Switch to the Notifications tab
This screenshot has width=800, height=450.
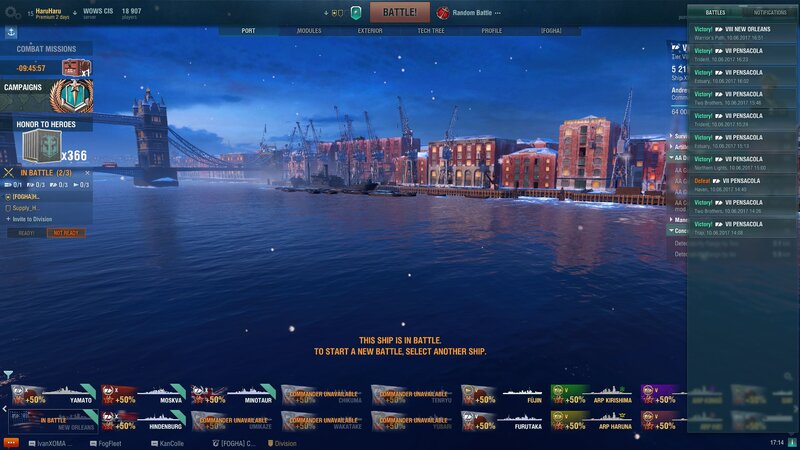click(x=770, y=12)
